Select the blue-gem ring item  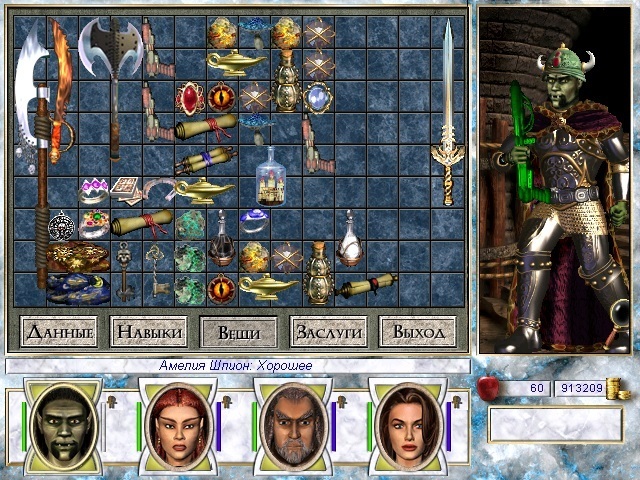(x=254, y=220)
